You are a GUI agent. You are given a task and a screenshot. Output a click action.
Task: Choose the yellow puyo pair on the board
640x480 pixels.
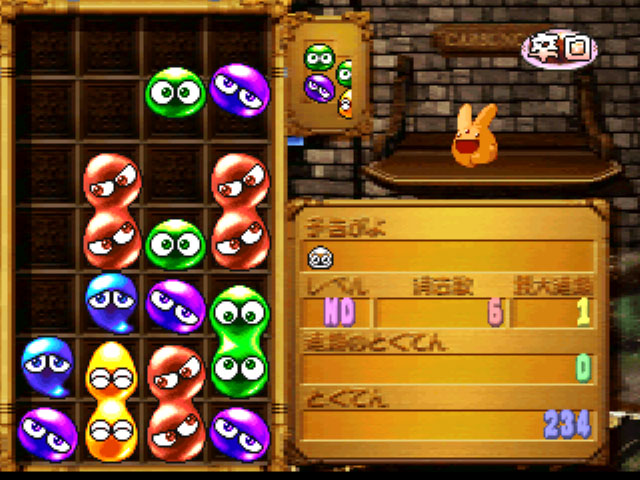(111, 400)
